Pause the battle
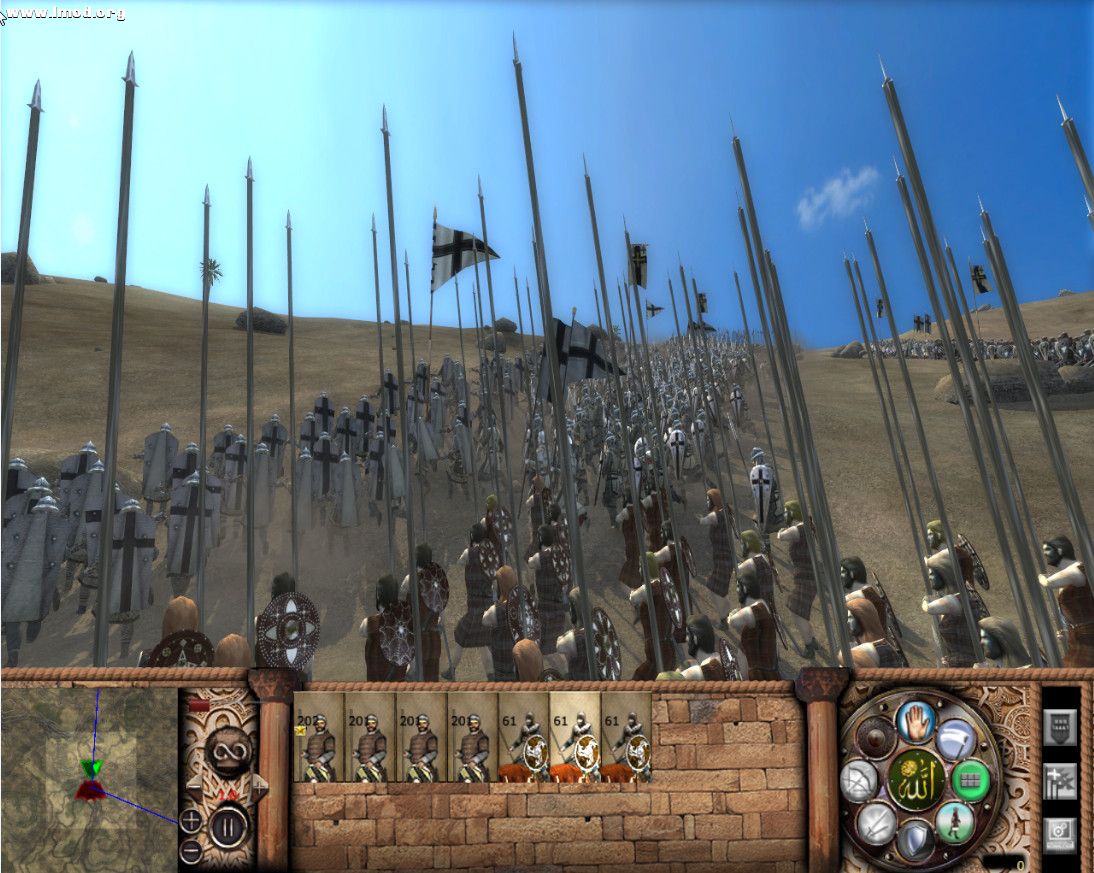1094x873 pixels. pos(230,825)
